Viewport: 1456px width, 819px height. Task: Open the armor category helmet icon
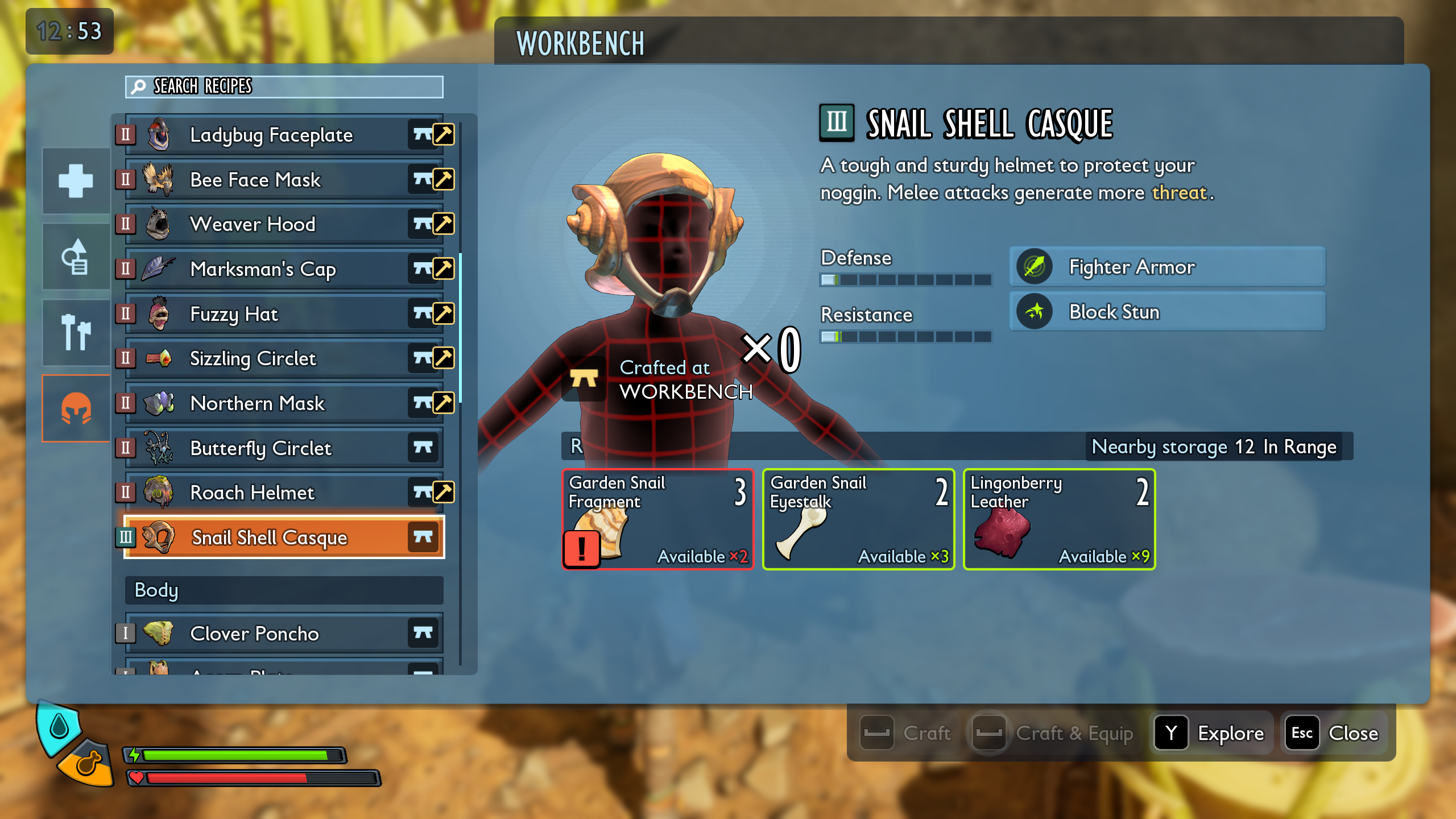pyautogui.click(x=76, y=408)
